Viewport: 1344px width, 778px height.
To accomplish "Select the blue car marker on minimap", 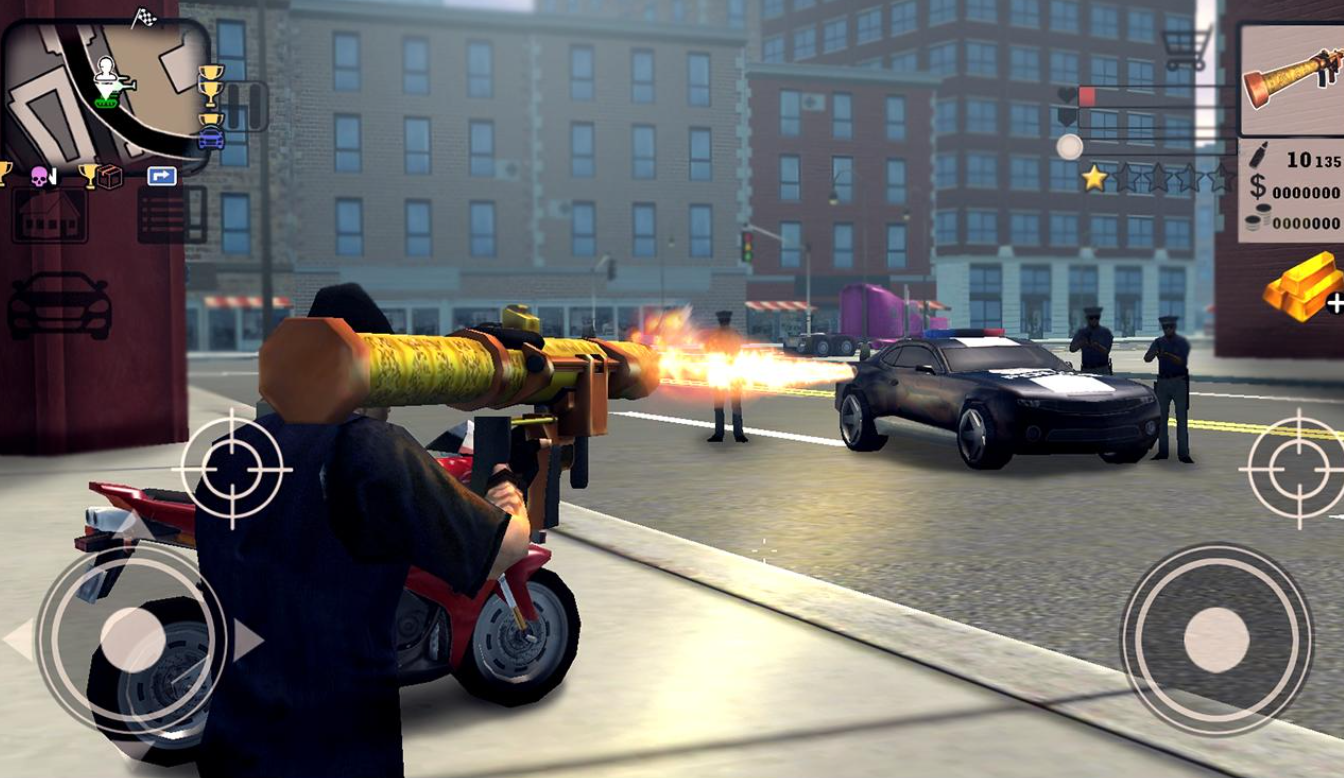I will [211, 139].
